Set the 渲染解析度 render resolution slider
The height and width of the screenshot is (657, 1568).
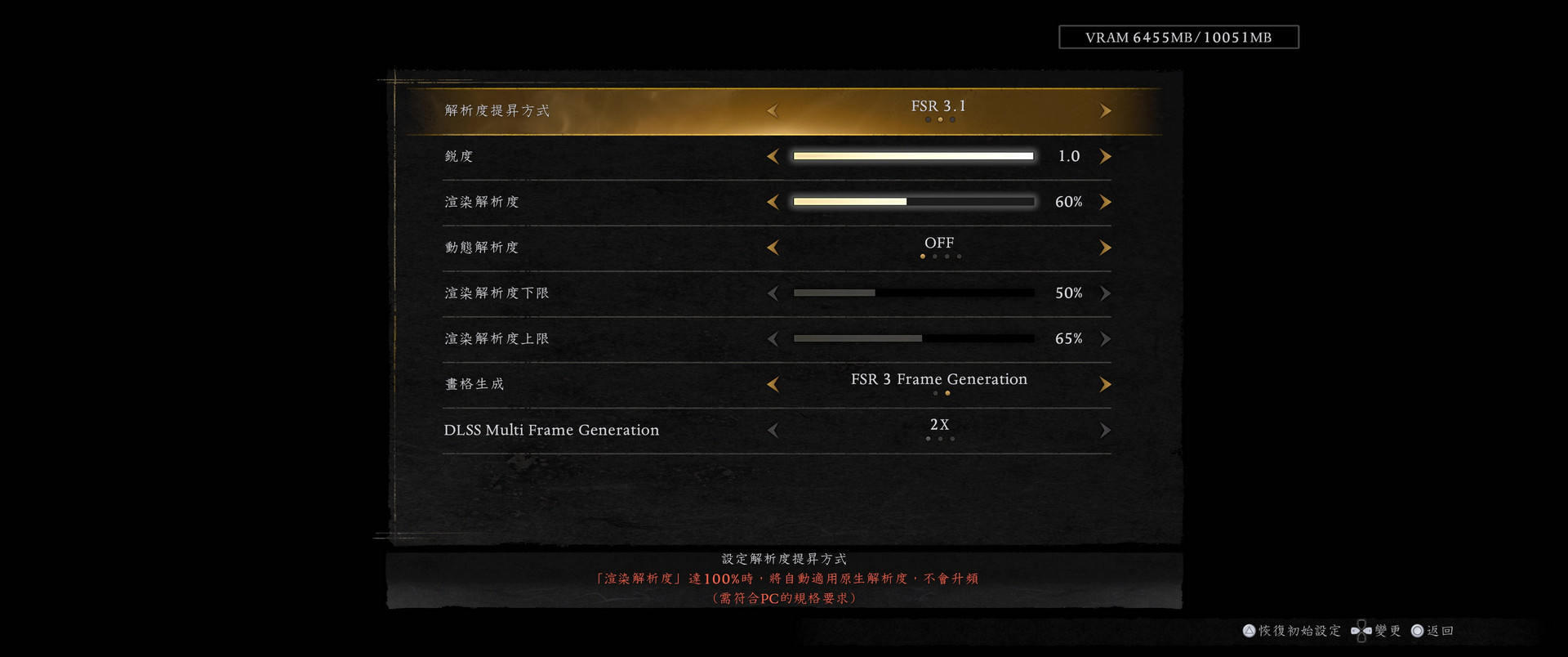[913, 202]
